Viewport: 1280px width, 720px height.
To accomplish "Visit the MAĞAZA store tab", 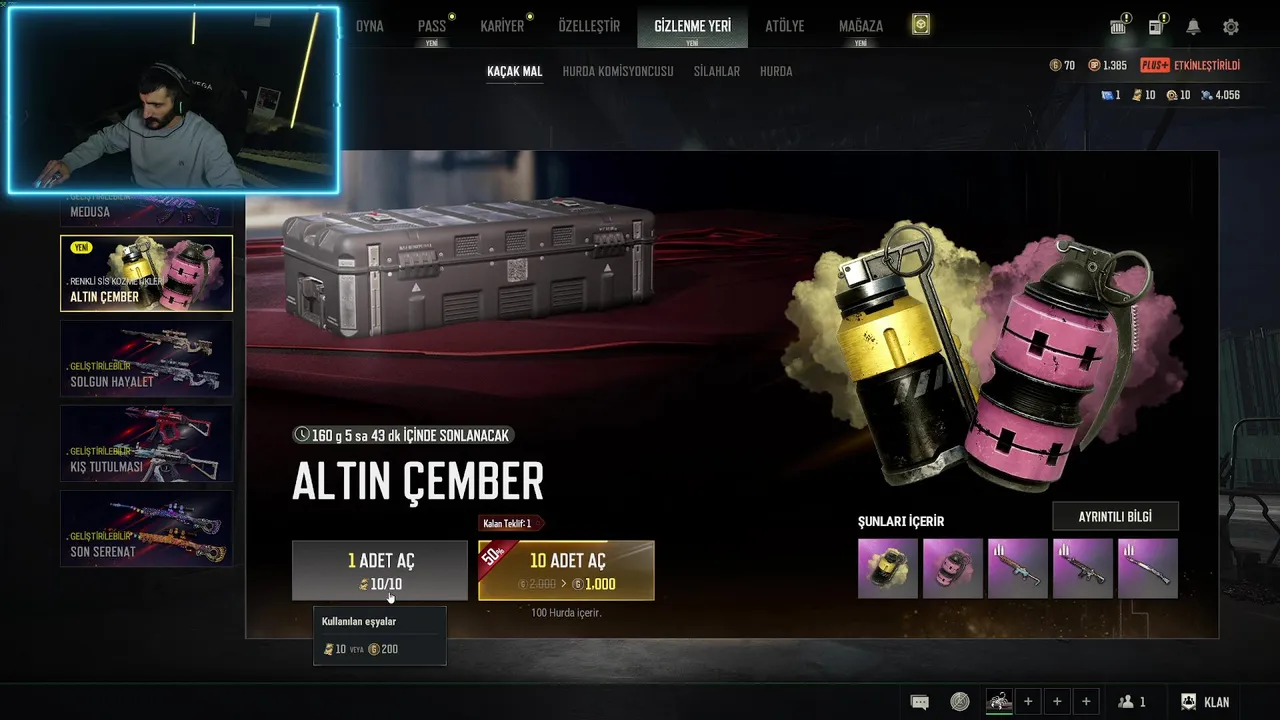I will point(860,26).
